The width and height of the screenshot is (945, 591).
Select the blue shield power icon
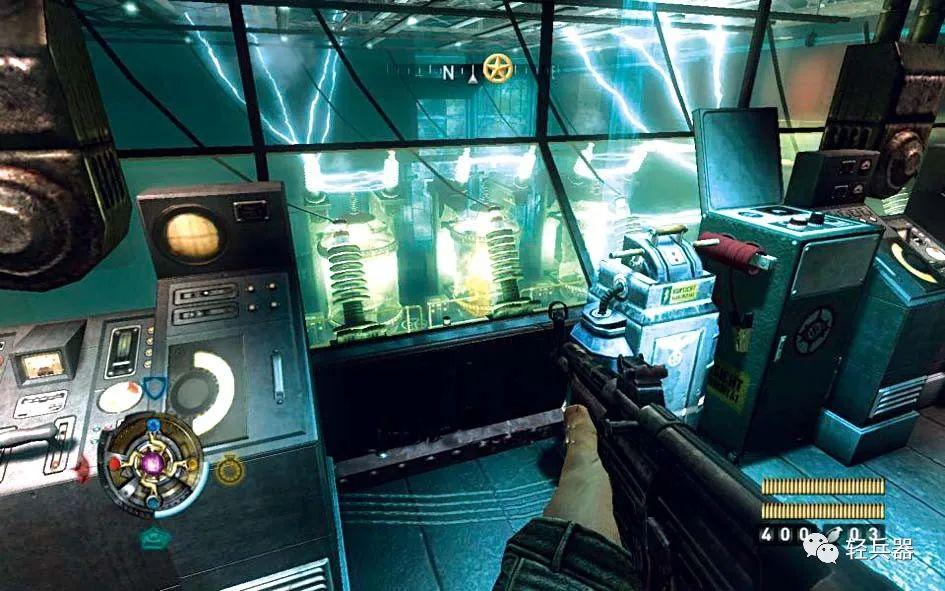click(154, 389)
